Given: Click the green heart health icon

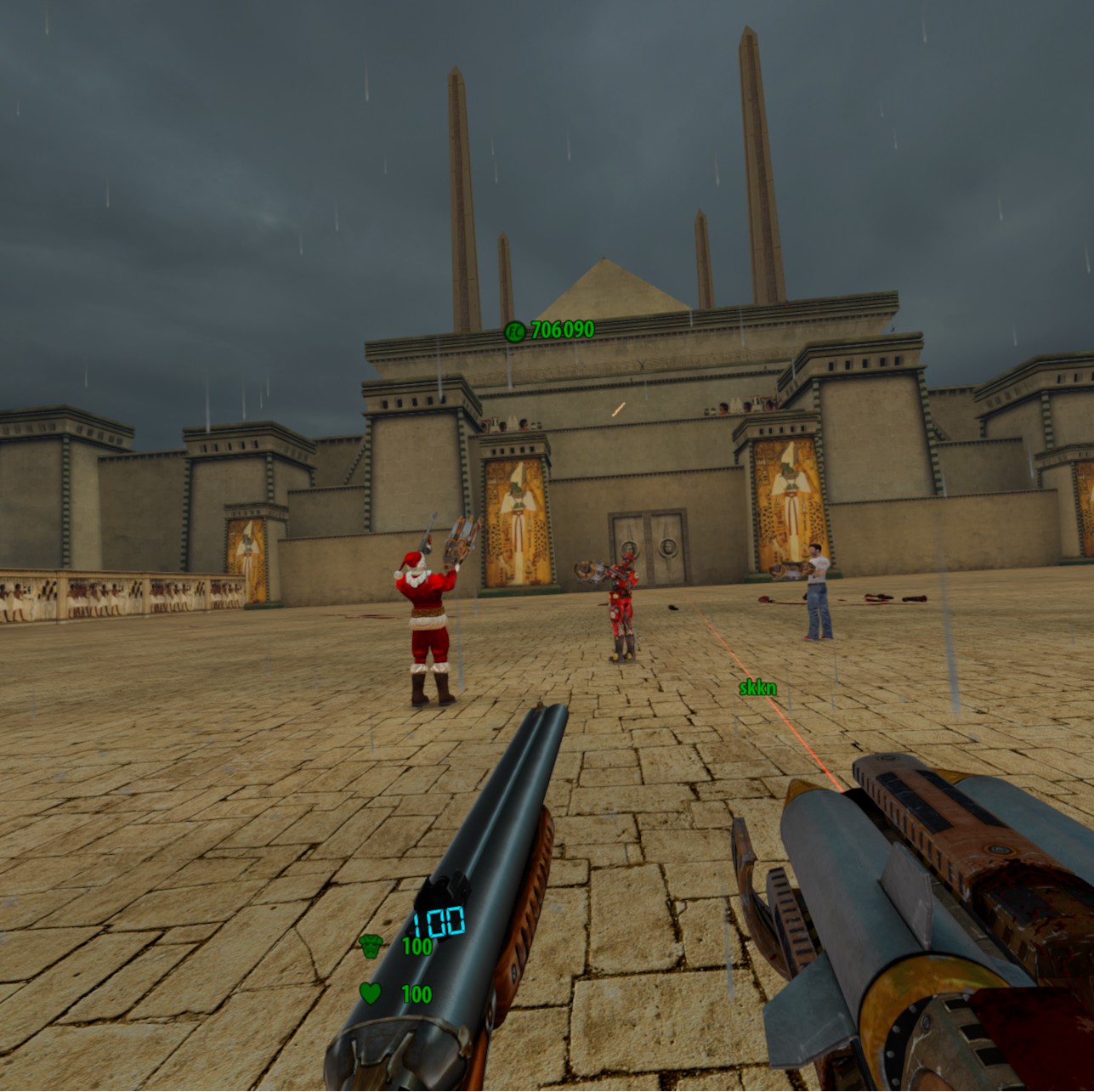Looking at the screenshot, I should [369, 992].
